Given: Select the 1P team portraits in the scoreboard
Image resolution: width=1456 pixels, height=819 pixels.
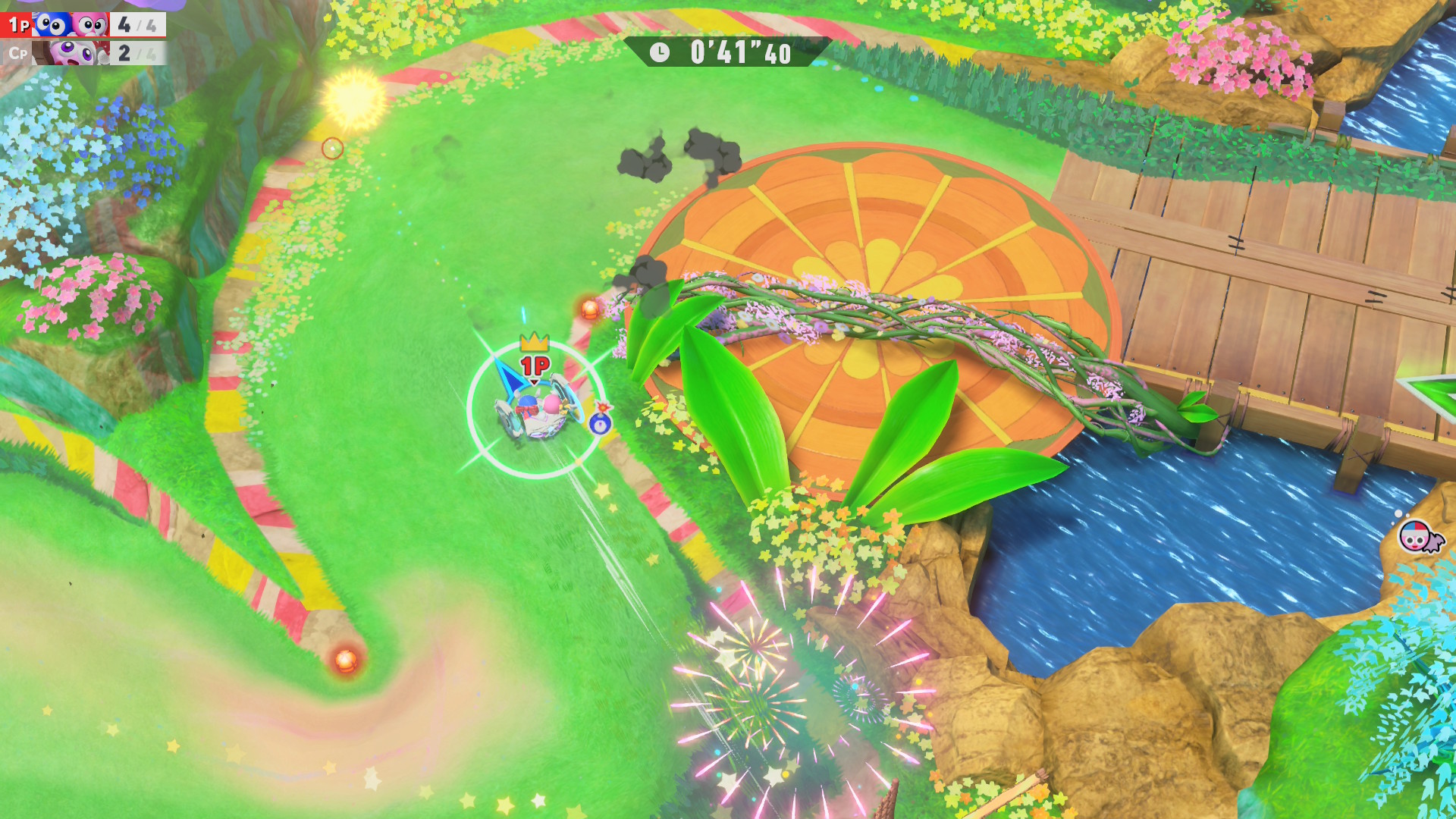Looking at the screenshot, I should (71, 25).
